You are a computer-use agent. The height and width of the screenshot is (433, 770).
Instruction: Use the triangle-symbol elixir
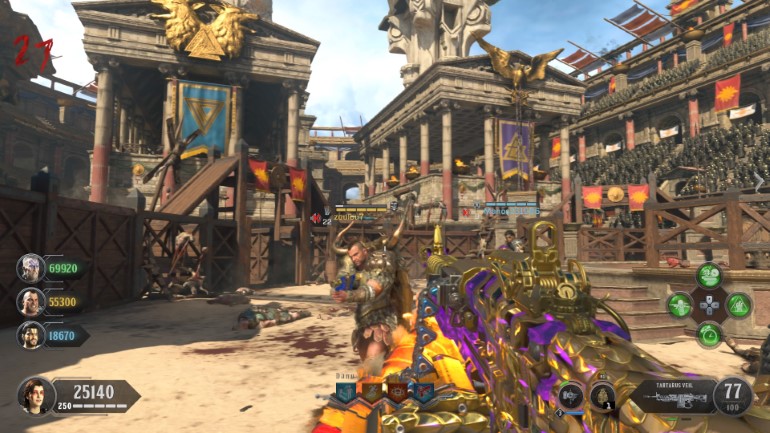click(x=738, y=305)
